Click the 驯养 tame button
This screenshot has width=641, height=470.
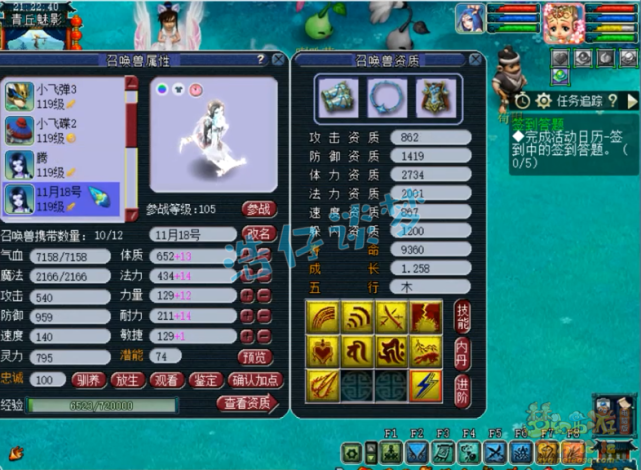click(x=87, y=380)
